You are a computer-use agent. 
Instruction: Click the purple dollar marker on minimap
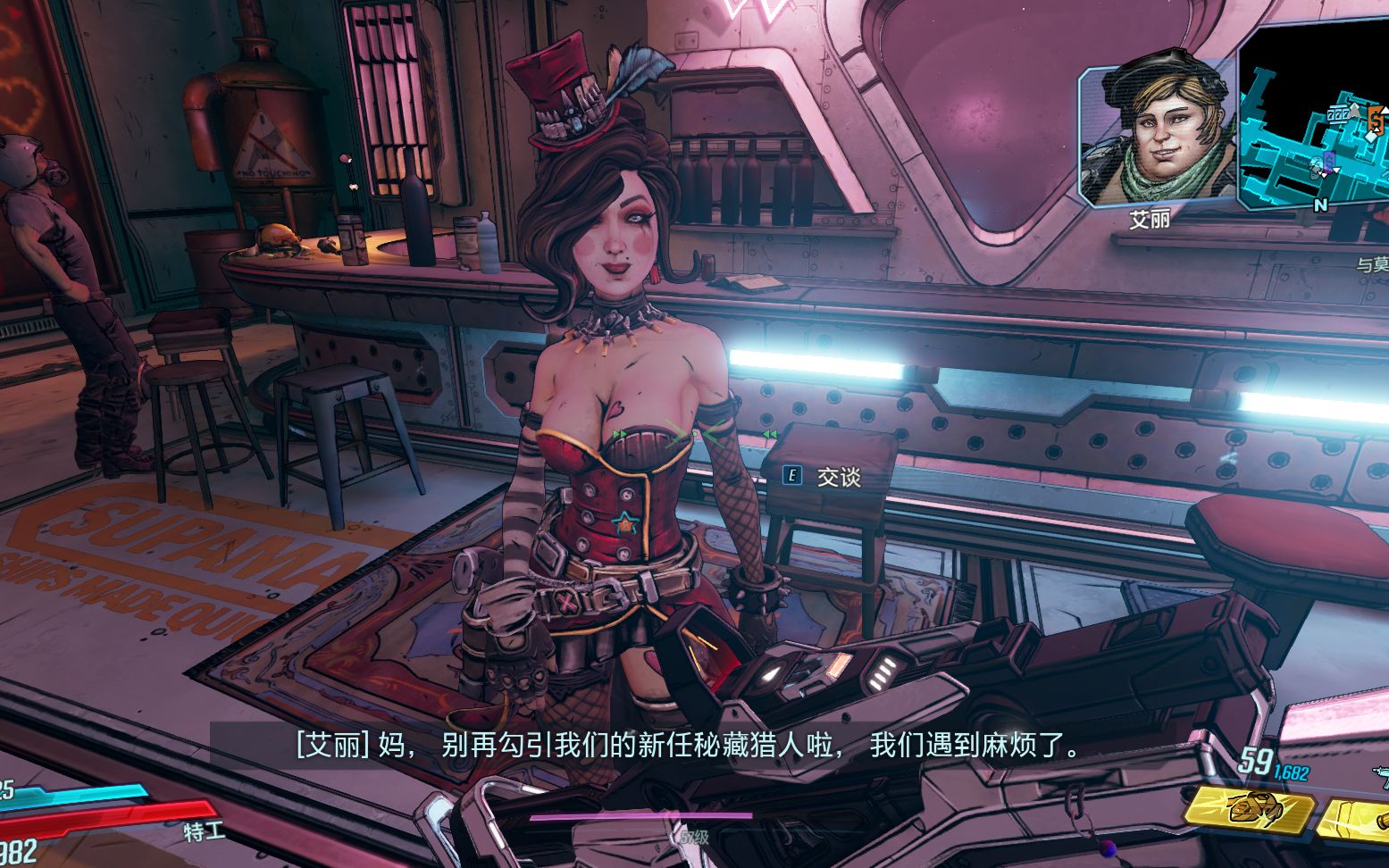pyautogui.click(x=1328, y=160)
